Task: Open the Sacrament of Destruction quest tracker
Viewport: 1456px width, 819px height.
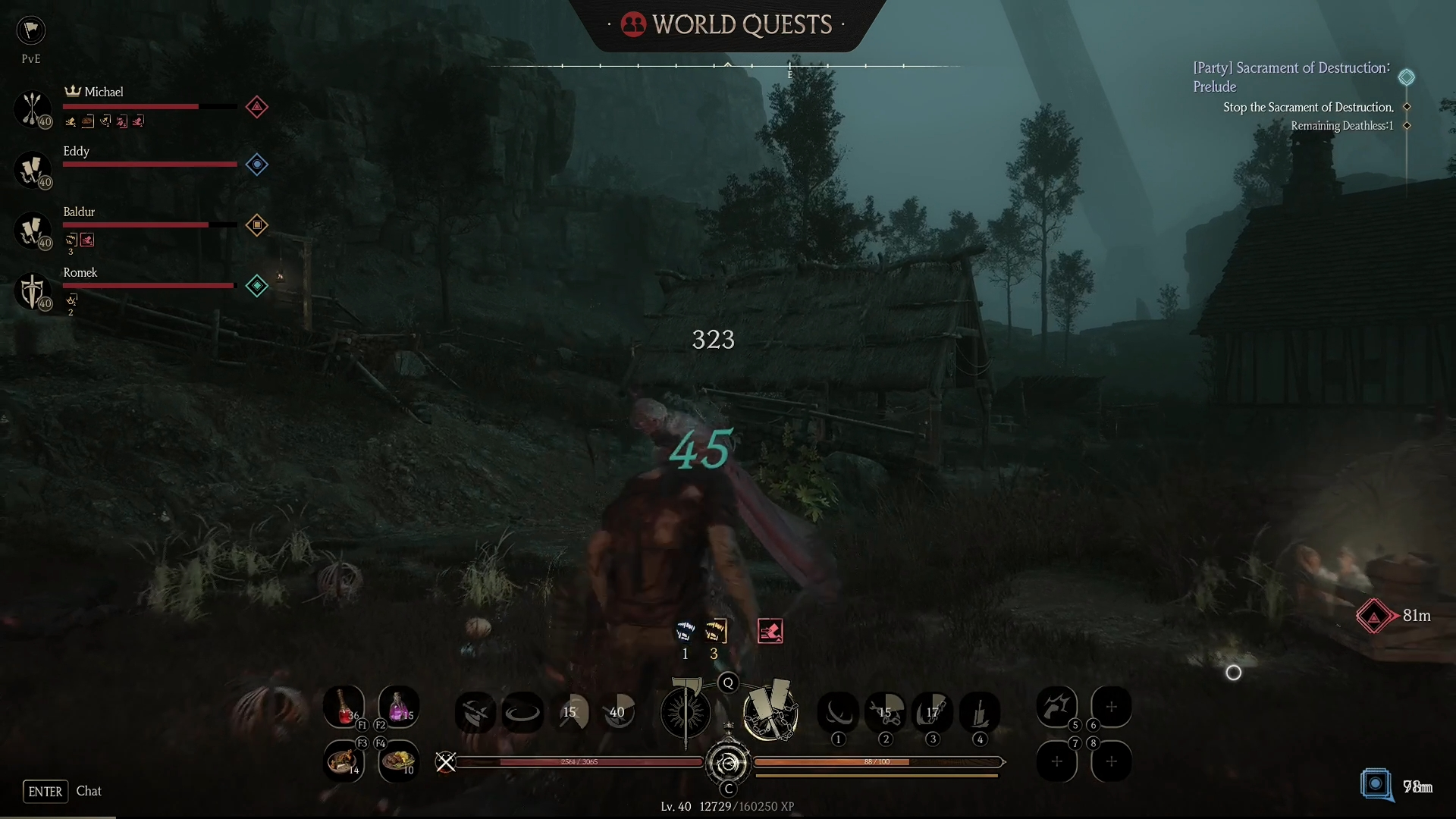Action: (1291, 77)
